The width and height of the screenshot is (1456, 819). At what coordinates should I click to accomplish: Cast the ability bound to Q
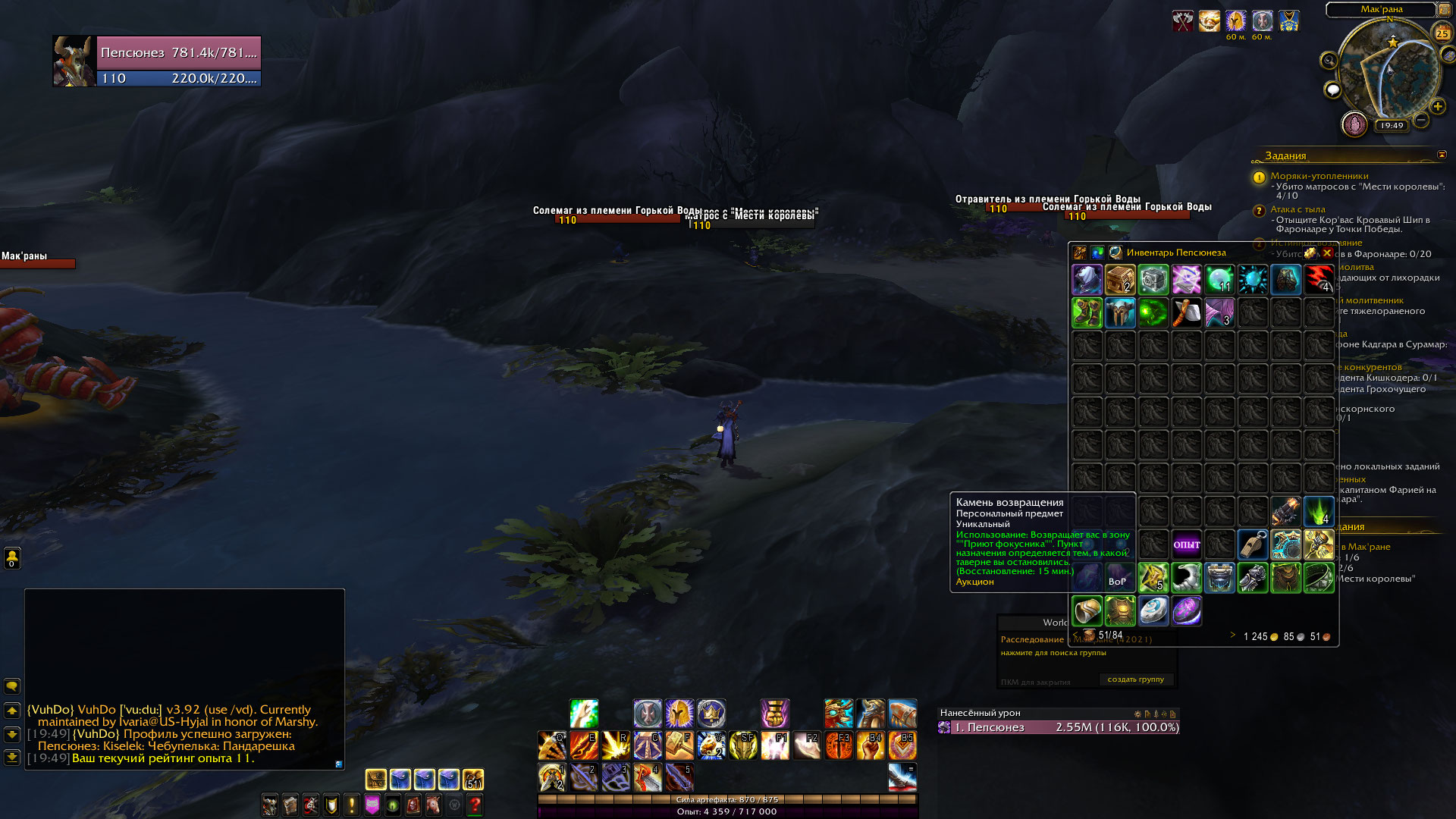tap(552, 746)
